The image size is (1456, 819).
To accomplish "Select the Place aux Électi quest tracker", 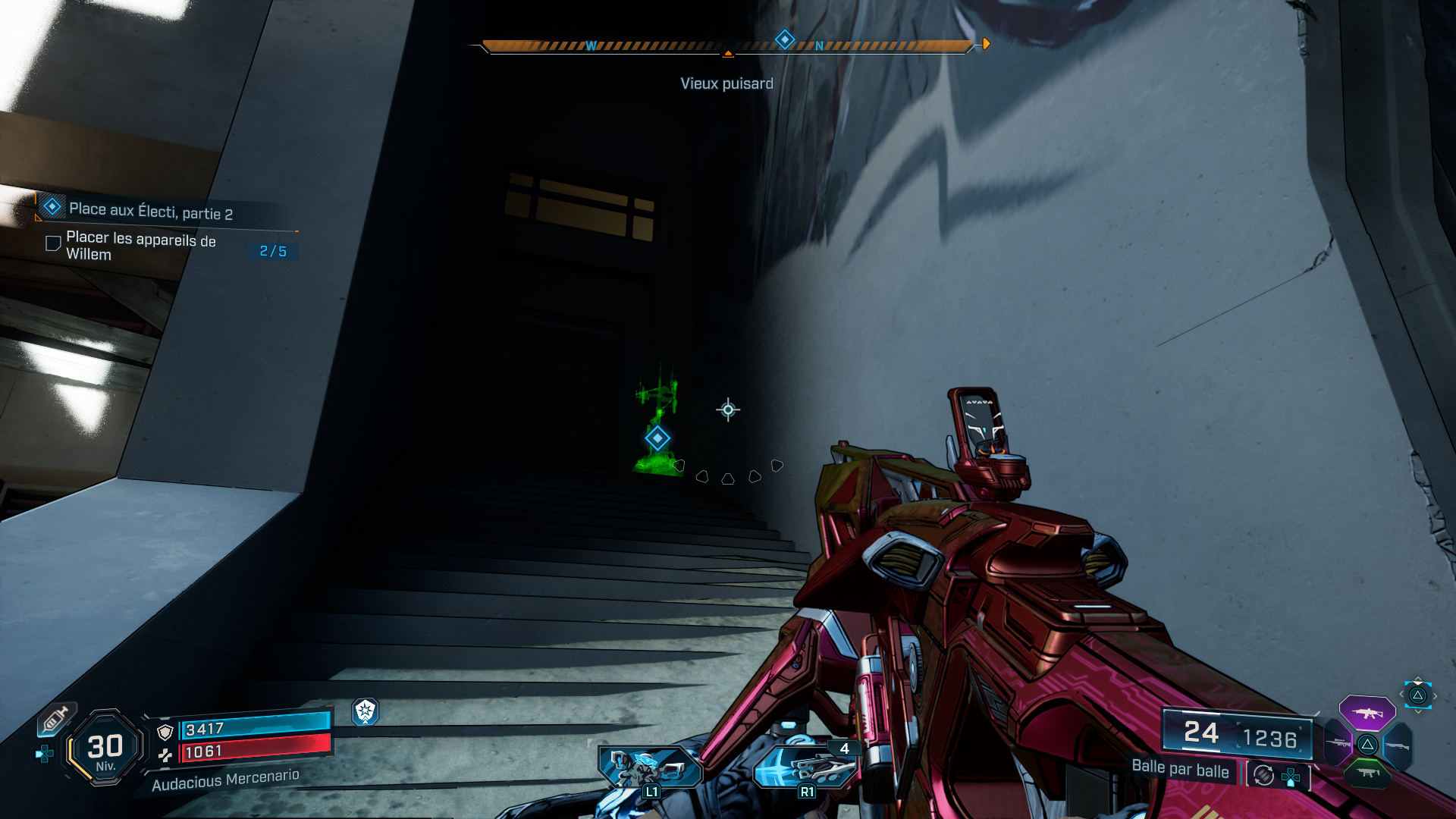I will [150, 210].
